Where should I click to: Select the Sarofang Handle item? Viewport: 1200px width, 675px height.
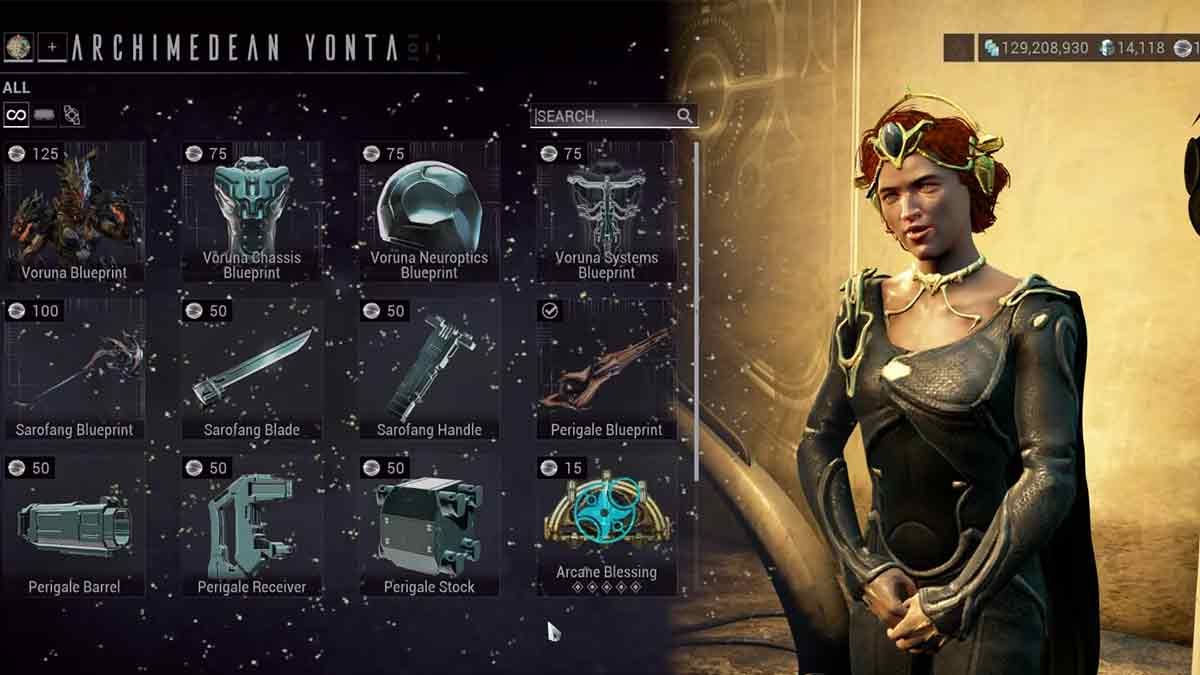(429, 370)
